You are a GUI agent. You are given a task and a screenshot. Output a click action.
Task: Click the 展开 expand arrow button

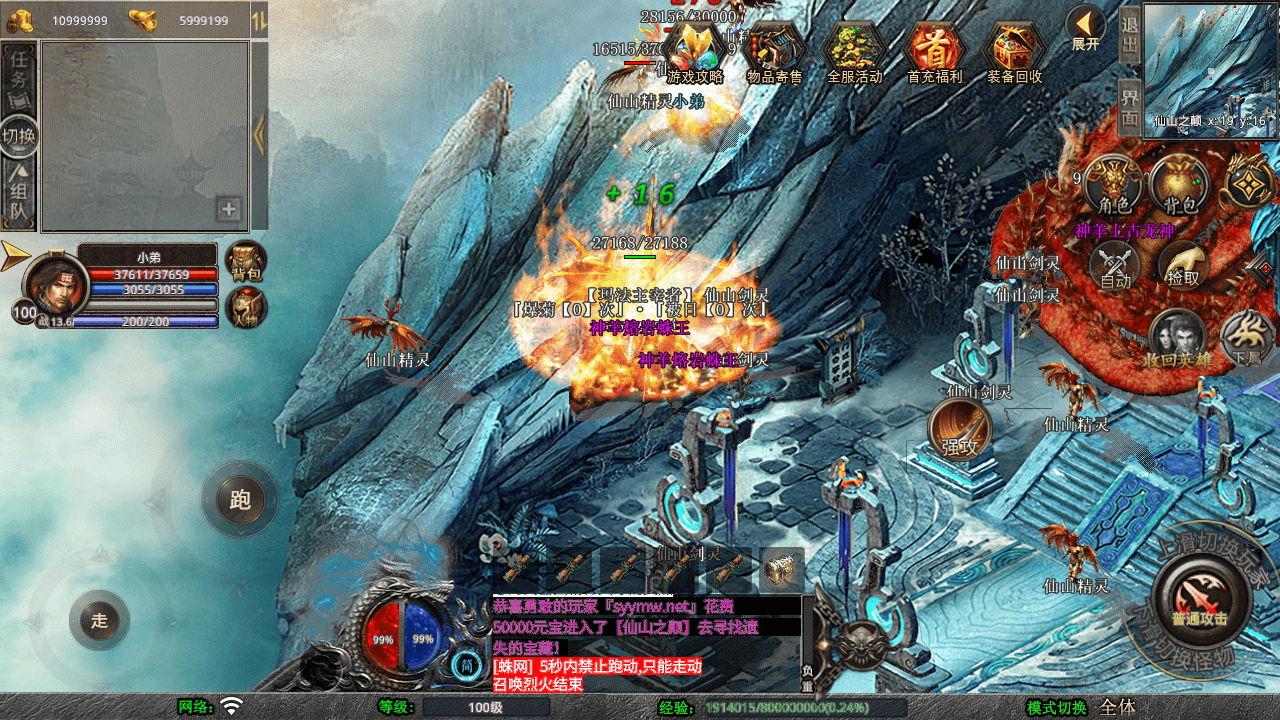pyautogui.click(x=1085, y=27)
